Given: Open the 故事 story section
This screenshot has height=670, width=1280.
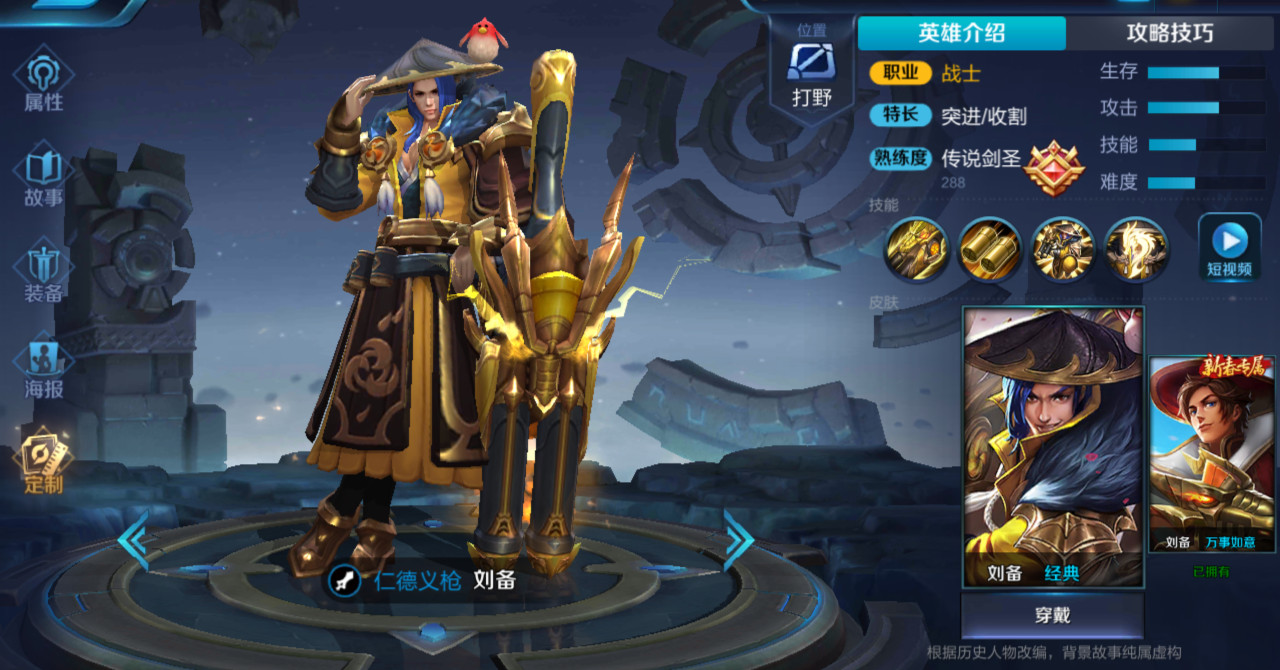Looking at the screenshot, I should pyautogui.click(x=44, y=177).
